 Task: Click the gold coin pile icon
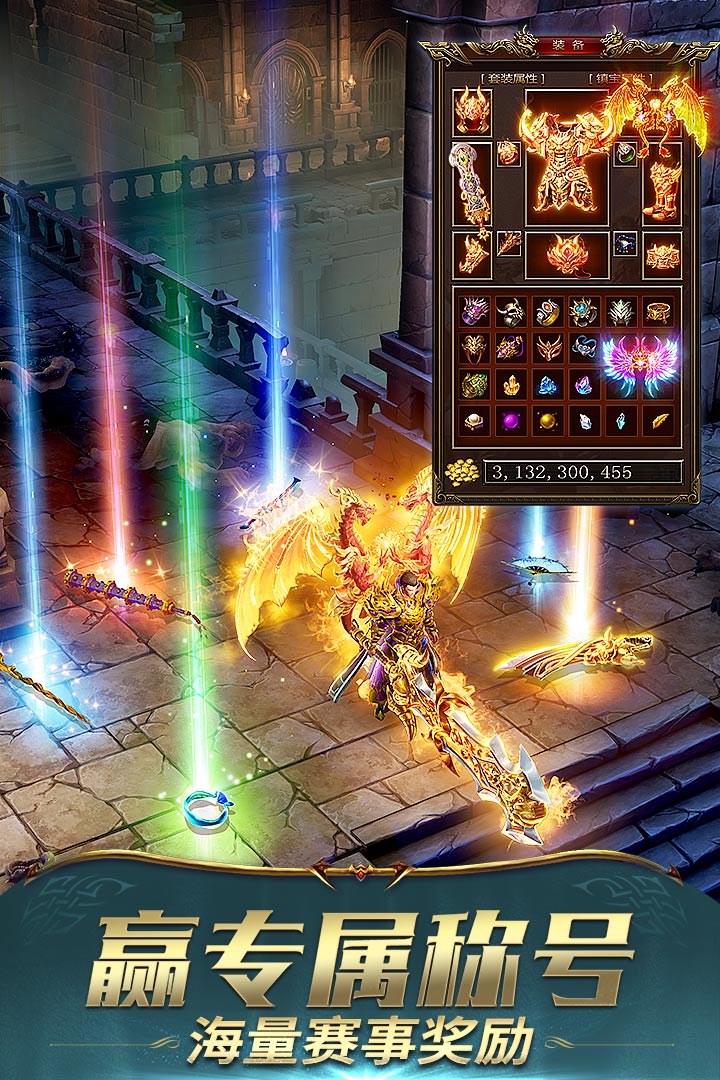[462, 472]
